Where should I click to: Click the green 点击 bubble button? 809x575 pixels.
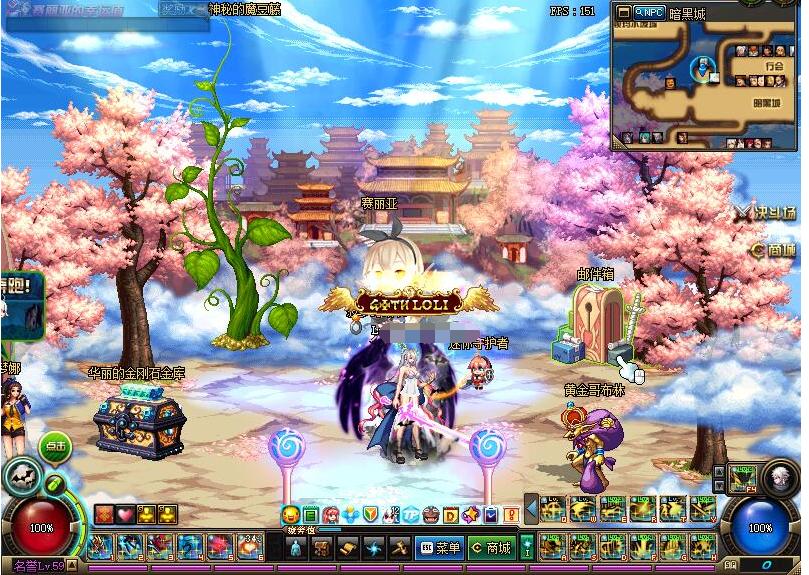pyautogui.click(x=54, y=447)
